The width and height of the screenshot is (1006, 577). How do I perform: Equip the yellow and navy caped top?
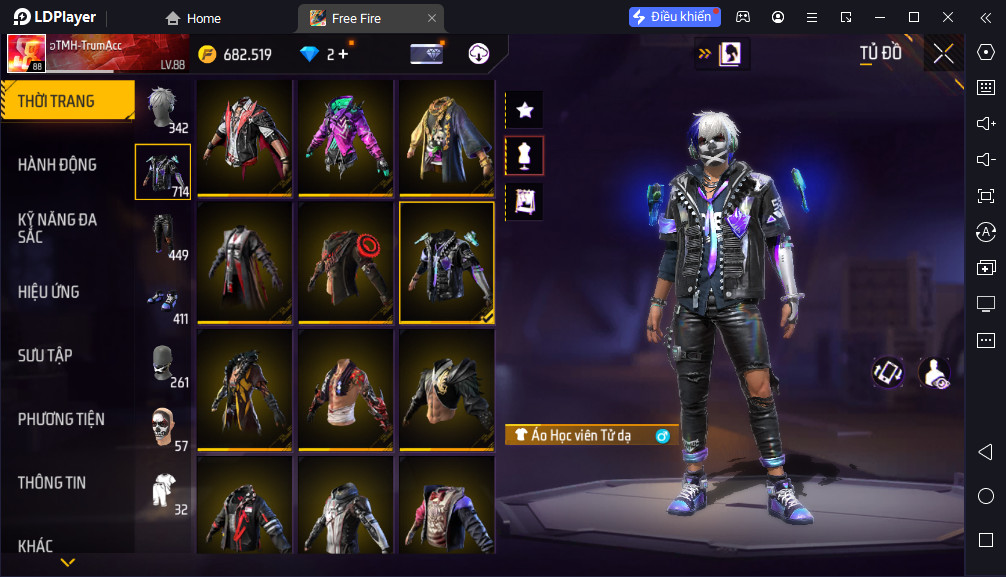click(x=447, y=137)
